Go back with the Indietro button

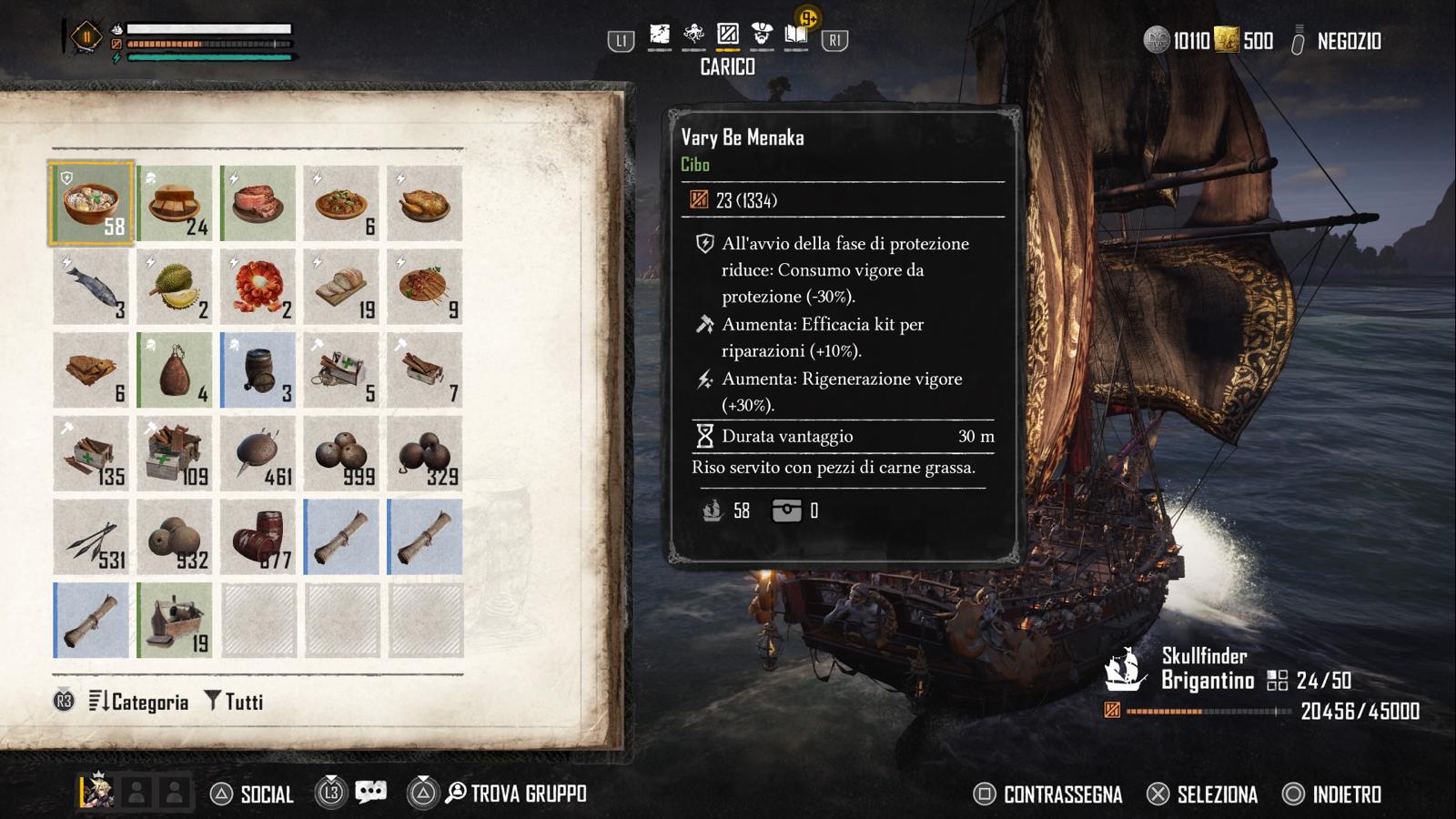[x=1332, y=794]
